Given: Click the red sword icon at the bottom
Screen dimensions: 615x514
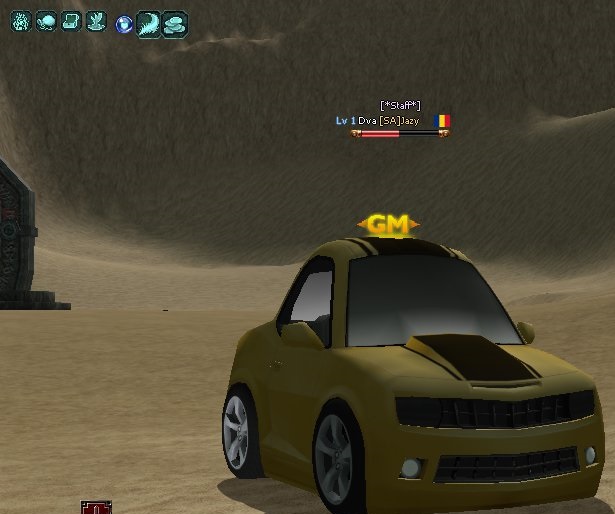Looking at the screenshot, I should 96,508.
